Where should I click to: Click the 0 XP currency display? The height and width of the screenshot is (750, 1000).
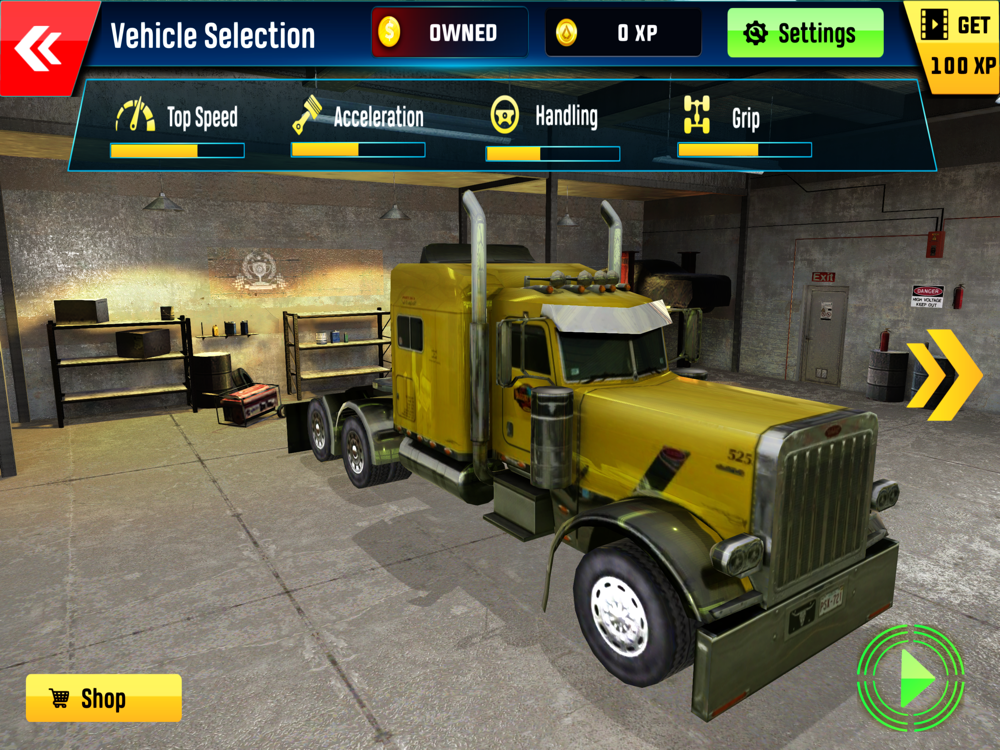pos(622,33)
